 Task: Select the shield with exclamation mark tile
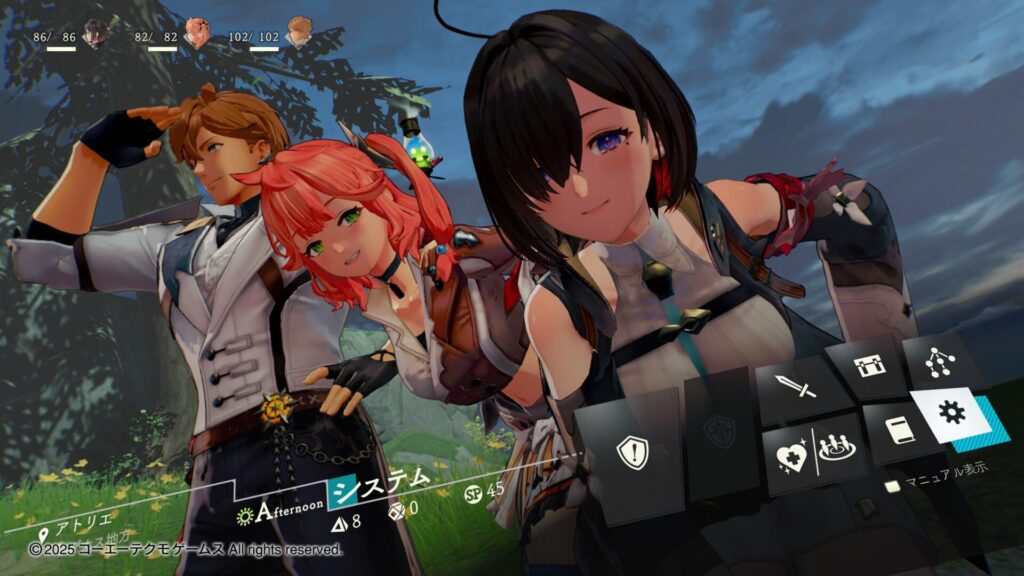632,453
